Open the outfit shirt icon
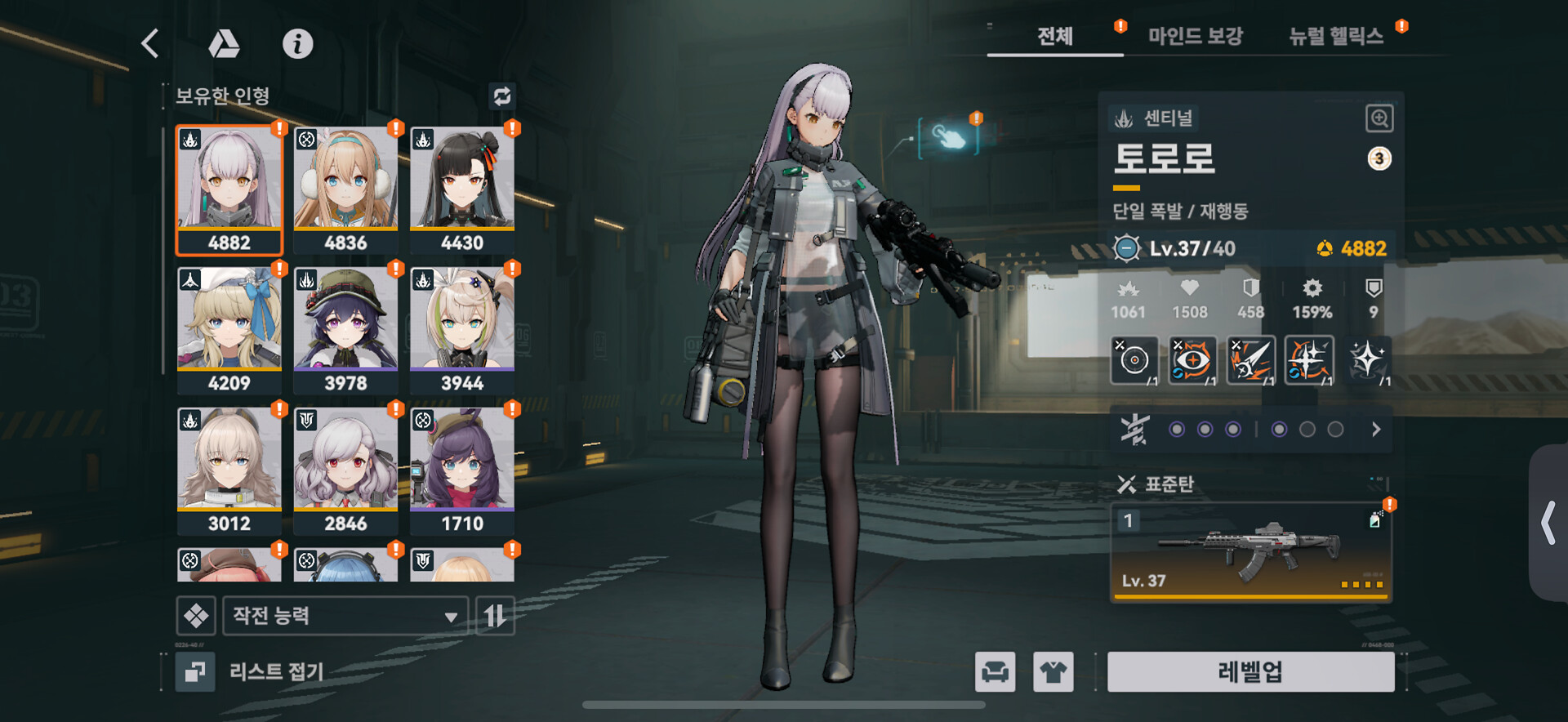The height and width of the screenshot is (722, 1568). tap(1053, 671)
